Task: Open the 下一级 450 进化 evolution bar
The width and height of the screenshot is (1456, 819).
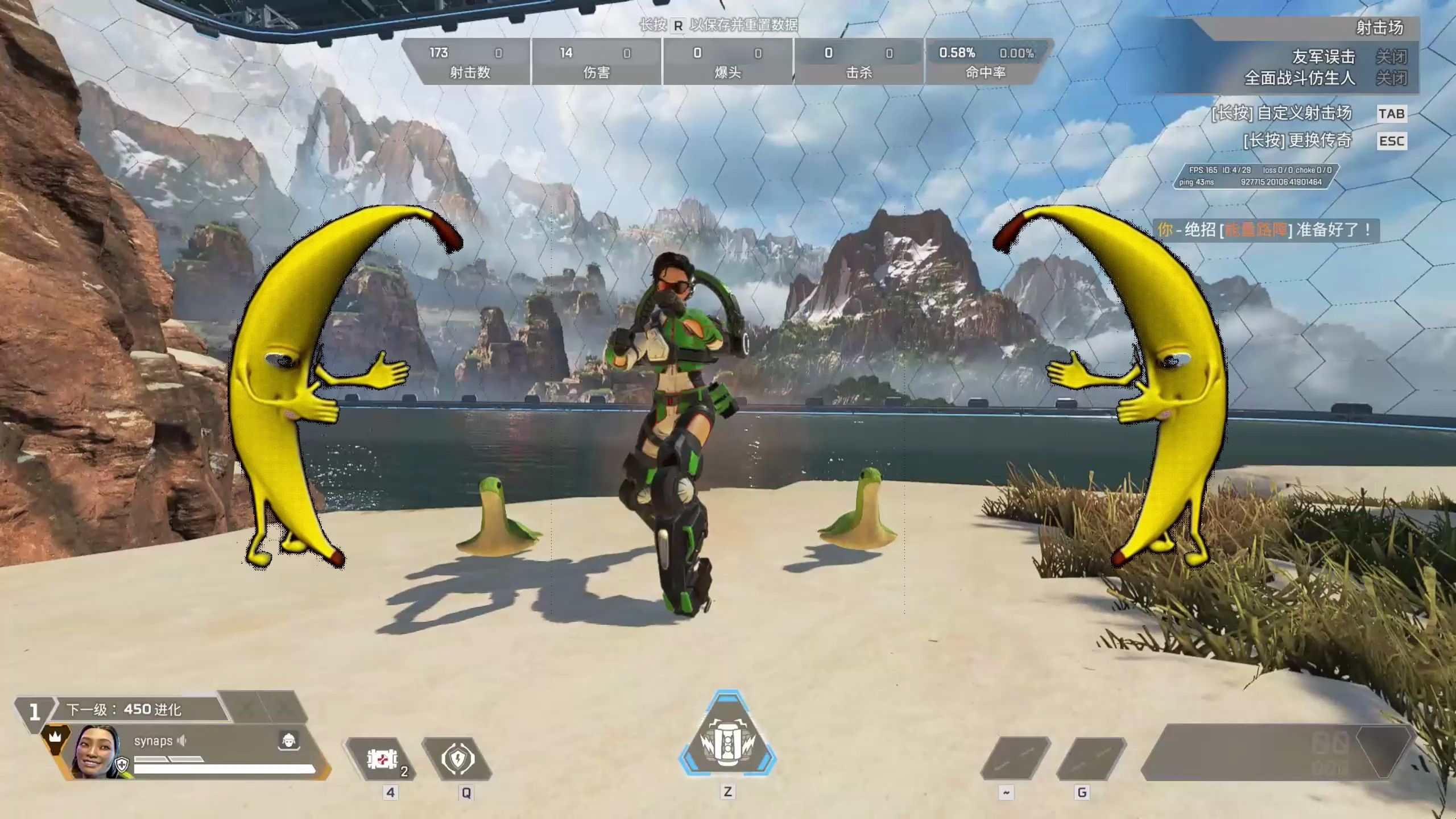Action: pyautogui.click(x=142, y=709)
